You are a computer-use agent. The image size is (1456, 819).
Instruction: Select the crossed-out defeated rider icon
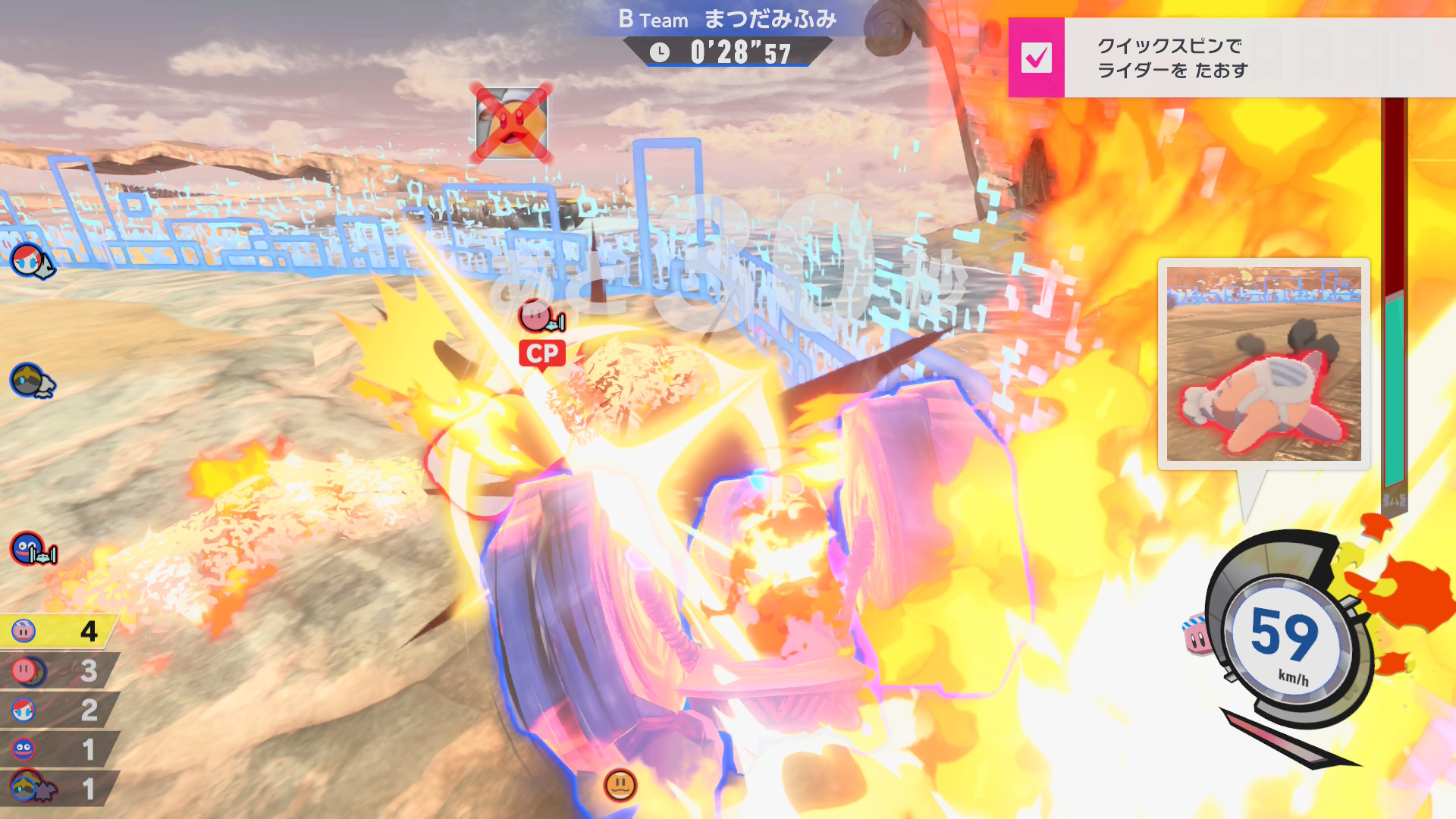[511, 123]
